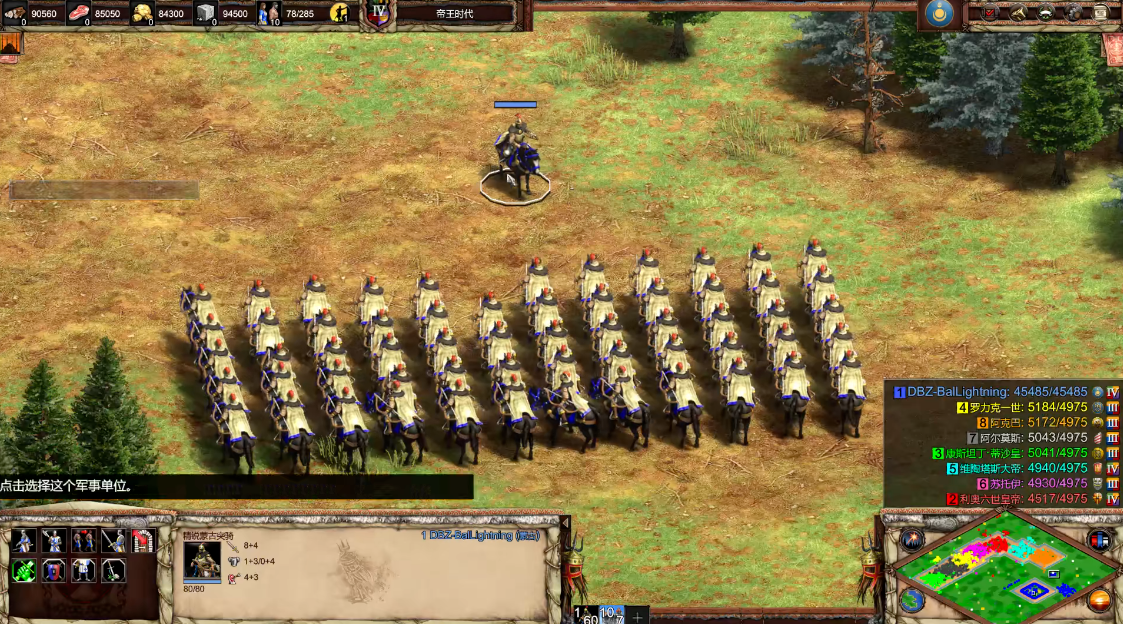Select DBZ-BalLightning in the score list

[x=958, y=392]
